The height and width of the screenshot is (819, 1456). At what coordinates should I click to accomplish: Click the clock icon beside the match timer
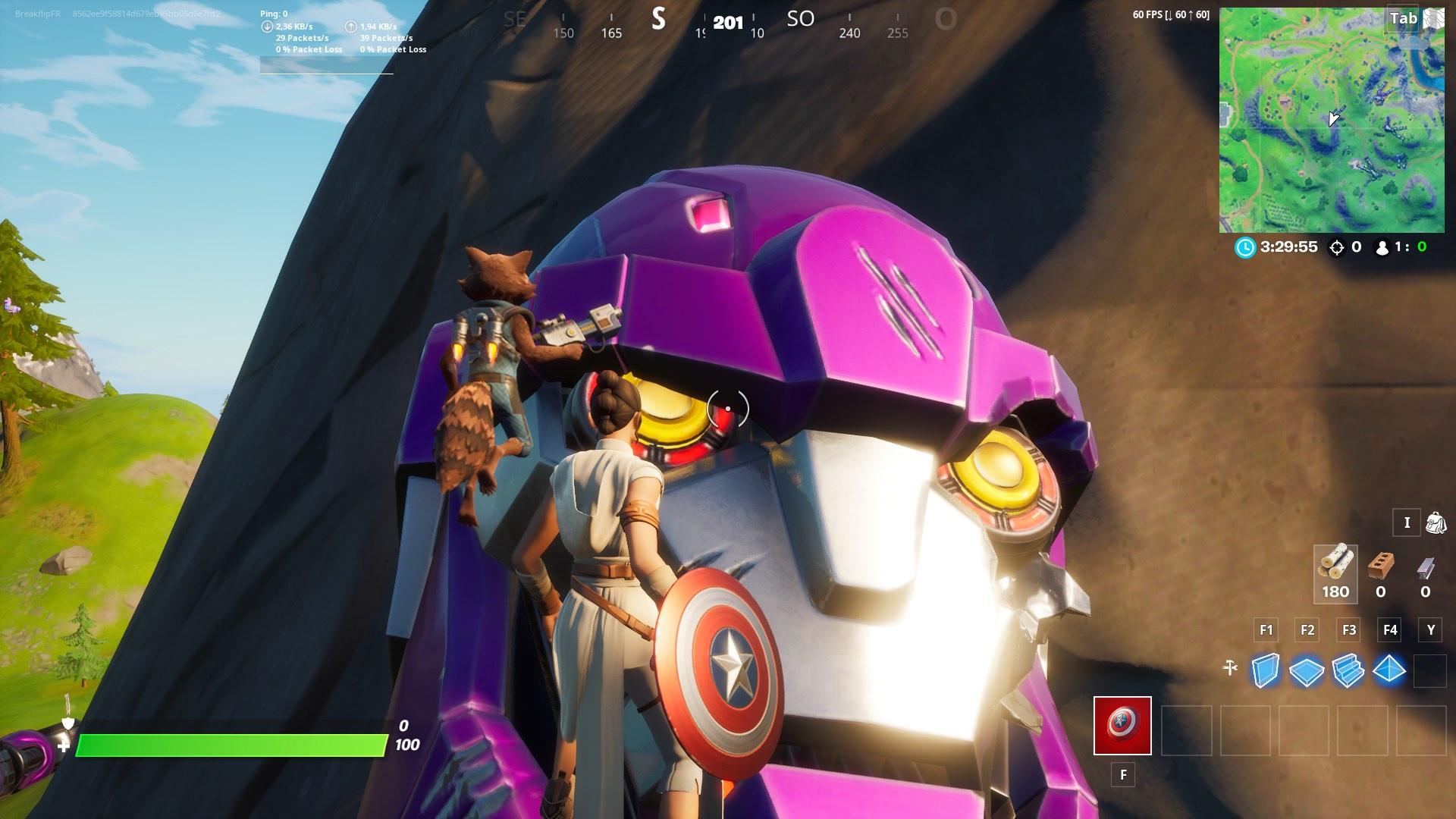coord(1244,247)
